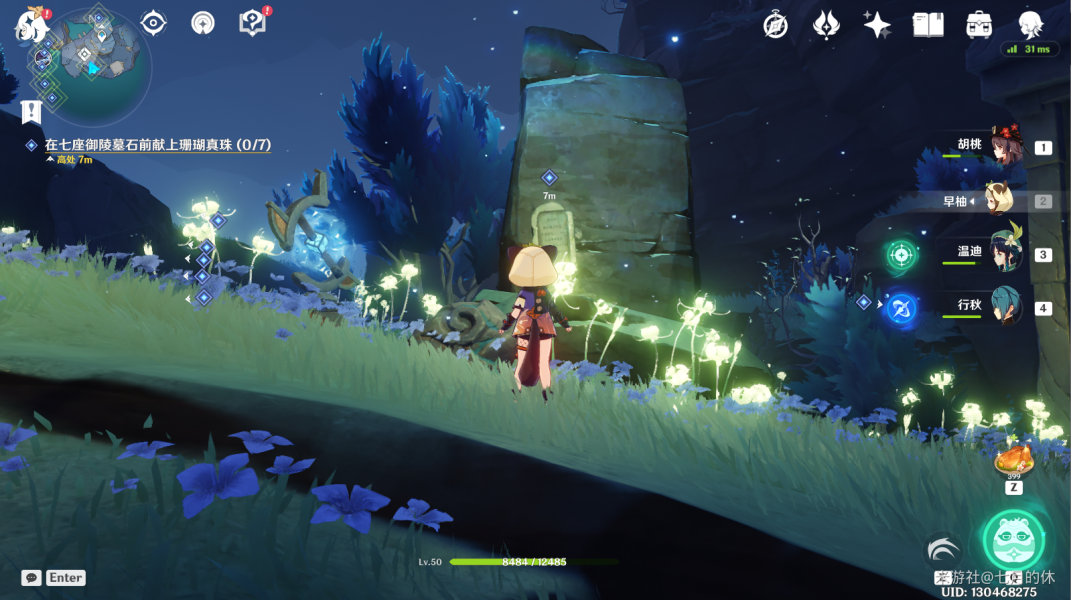Activate the elemental sight eye icon

(153, 23)
